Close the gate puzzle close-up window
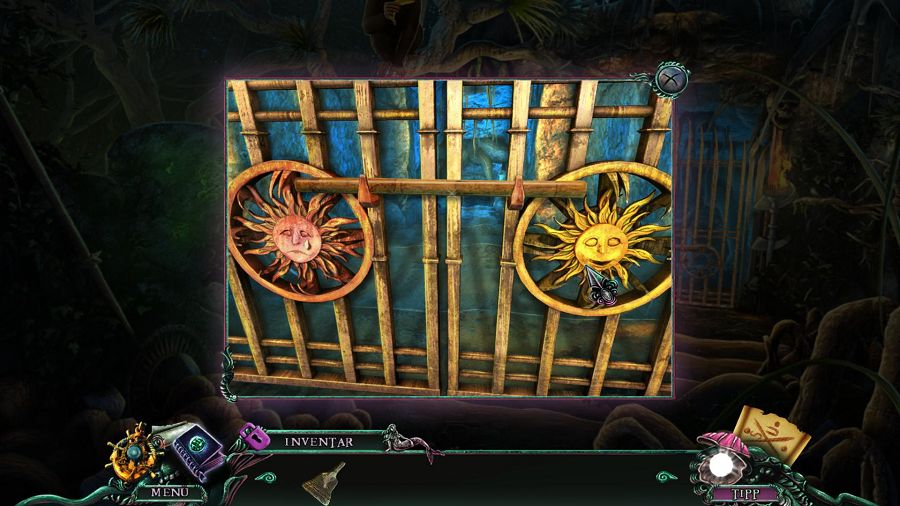 pos(668,77)
